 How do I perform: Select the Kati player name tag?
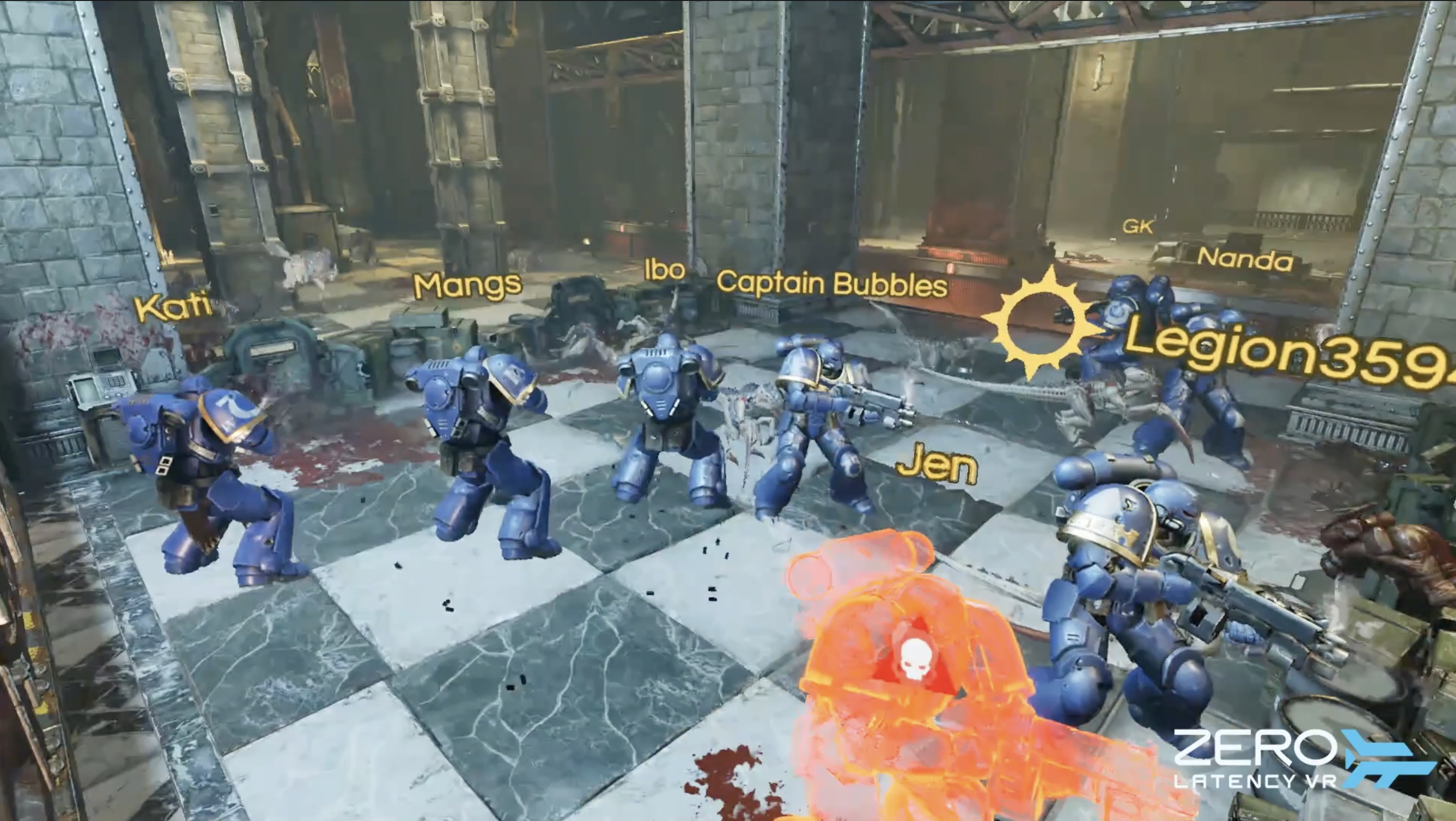(x=173, y=307)
